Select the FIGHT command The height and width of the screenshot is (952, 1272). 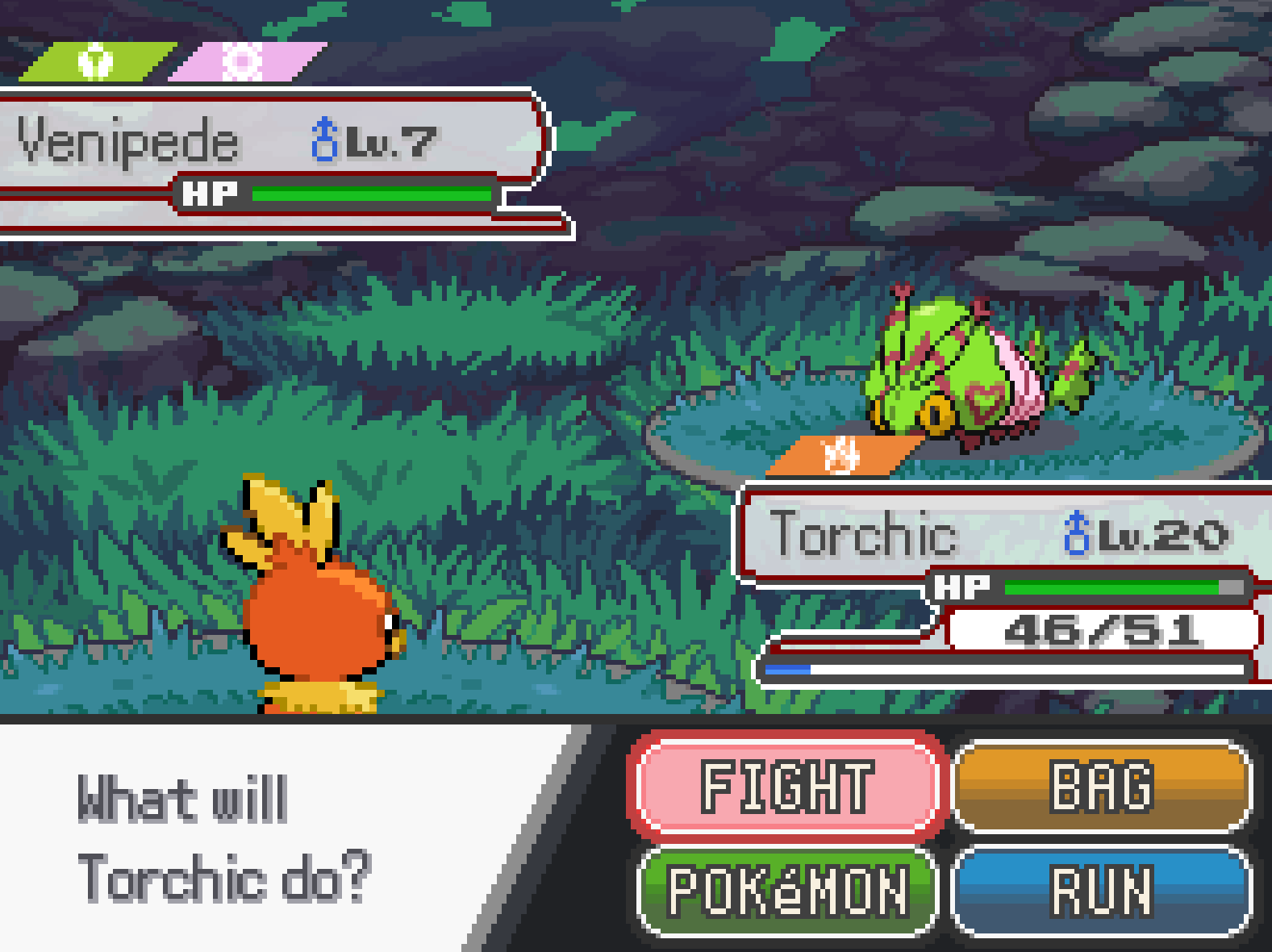tap(786, 786)
